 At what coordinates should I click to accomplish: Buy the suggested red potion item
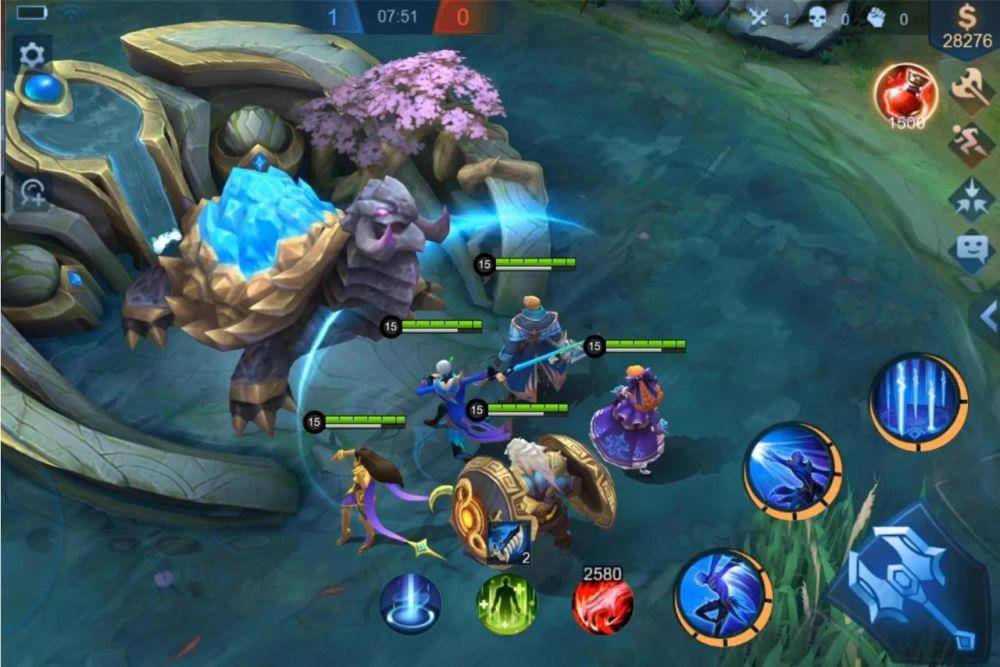coord(906,95)
